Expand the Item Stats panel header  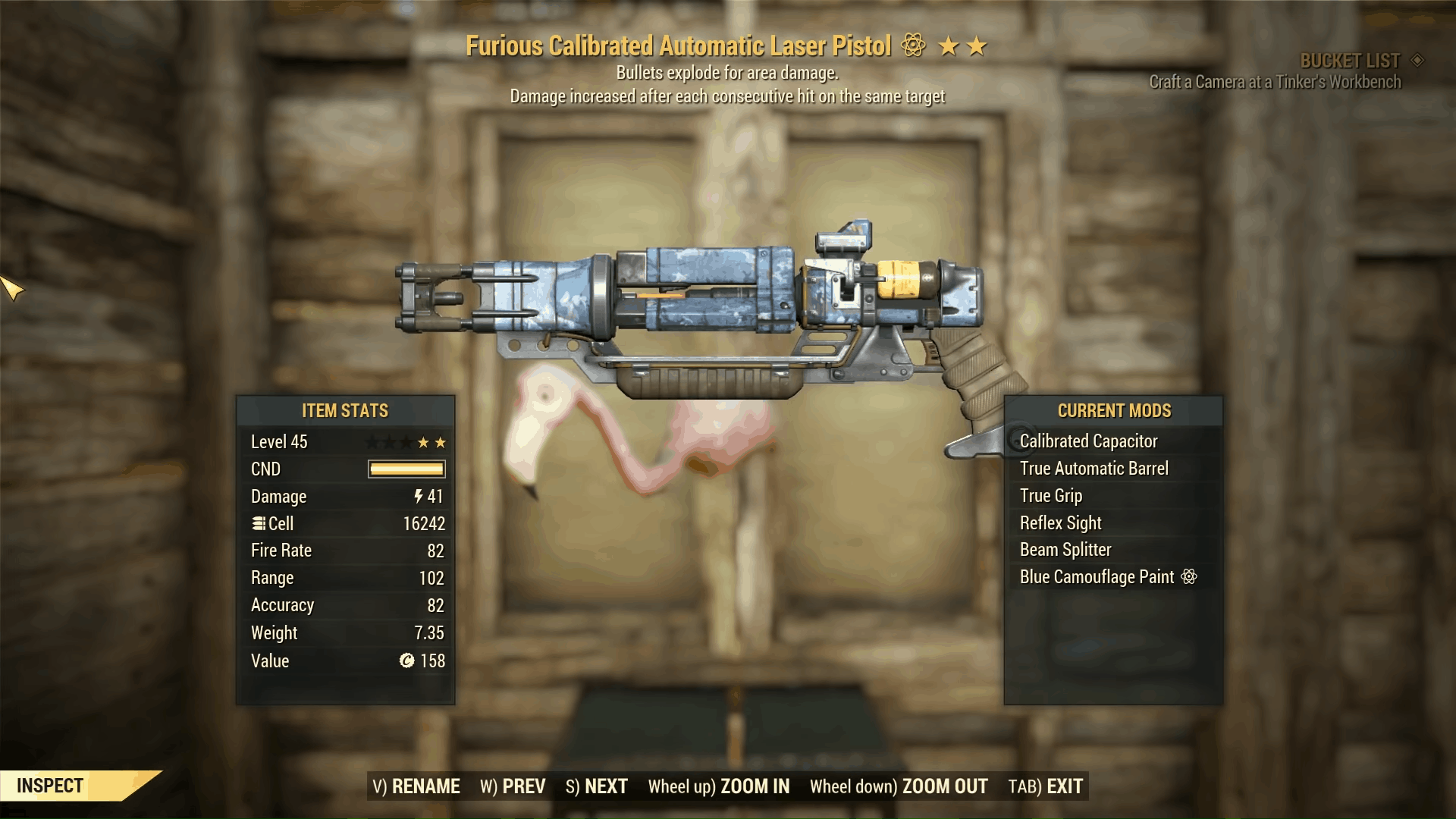pyautogui.click(x=344, y=411)
